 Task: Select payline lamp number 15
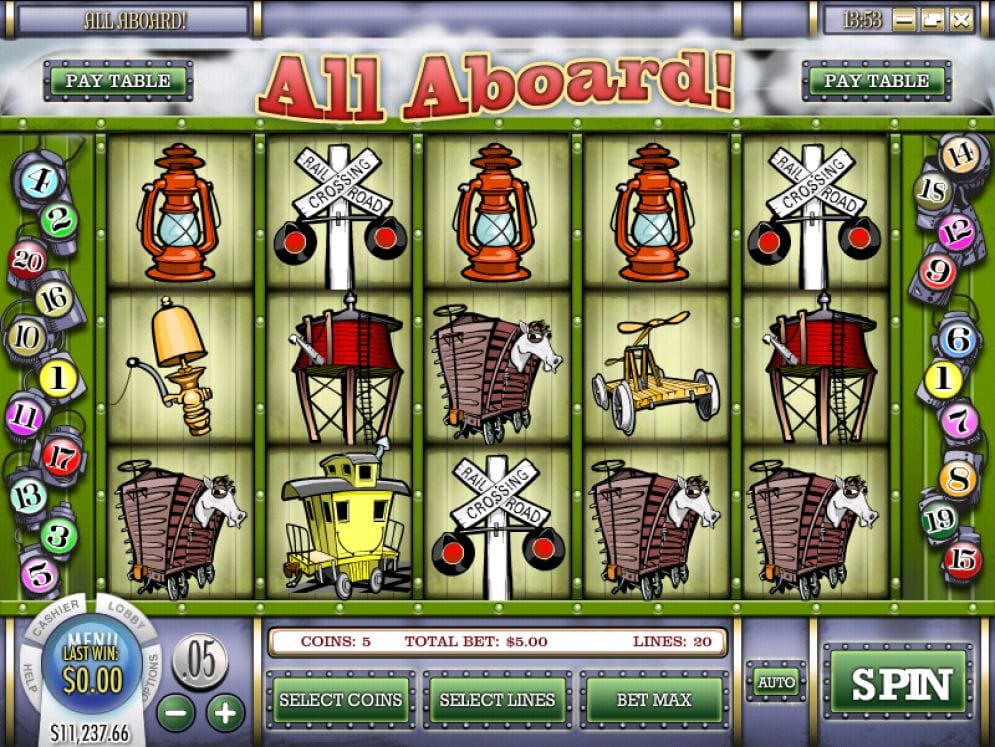pos(962,560)
